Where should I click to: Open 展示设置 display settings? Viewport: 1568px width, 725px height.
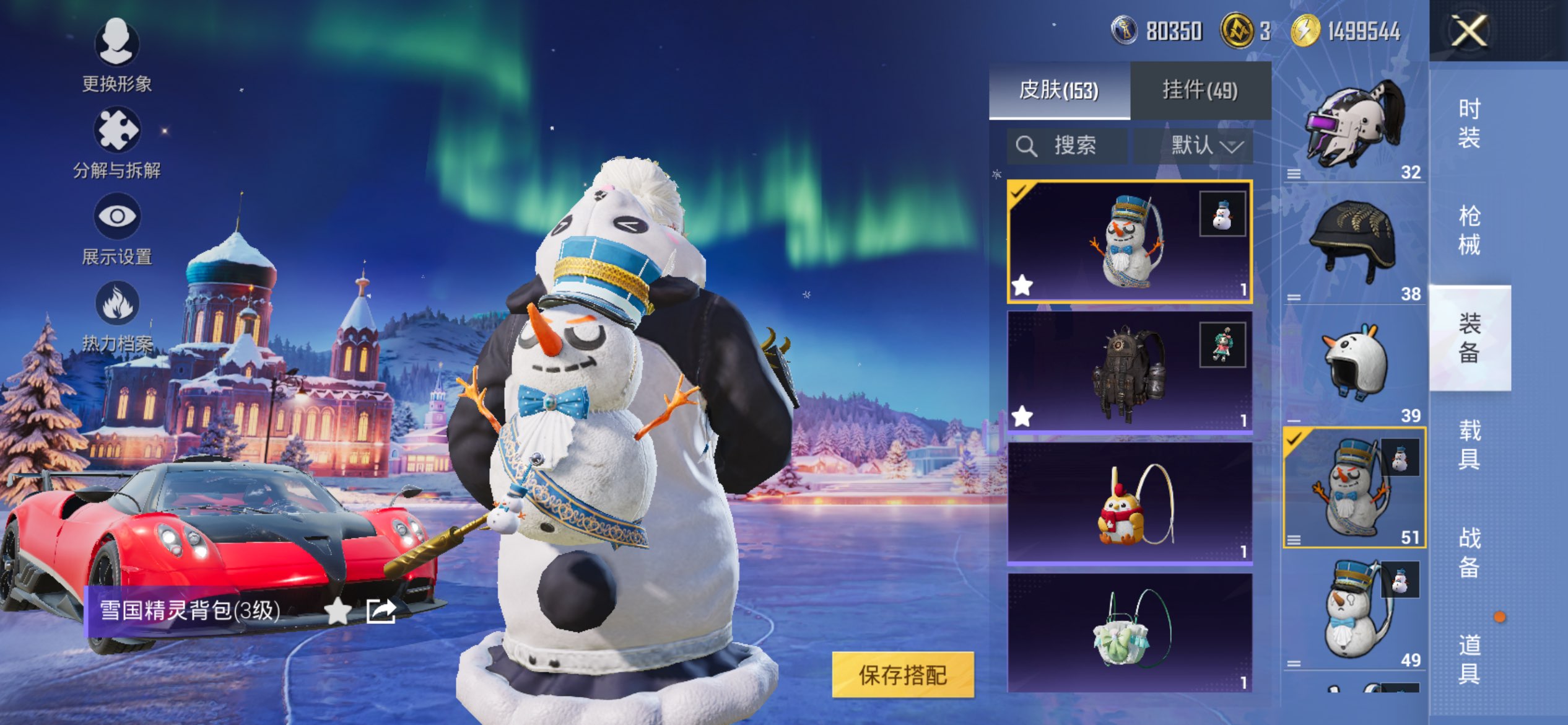(116, 229)
